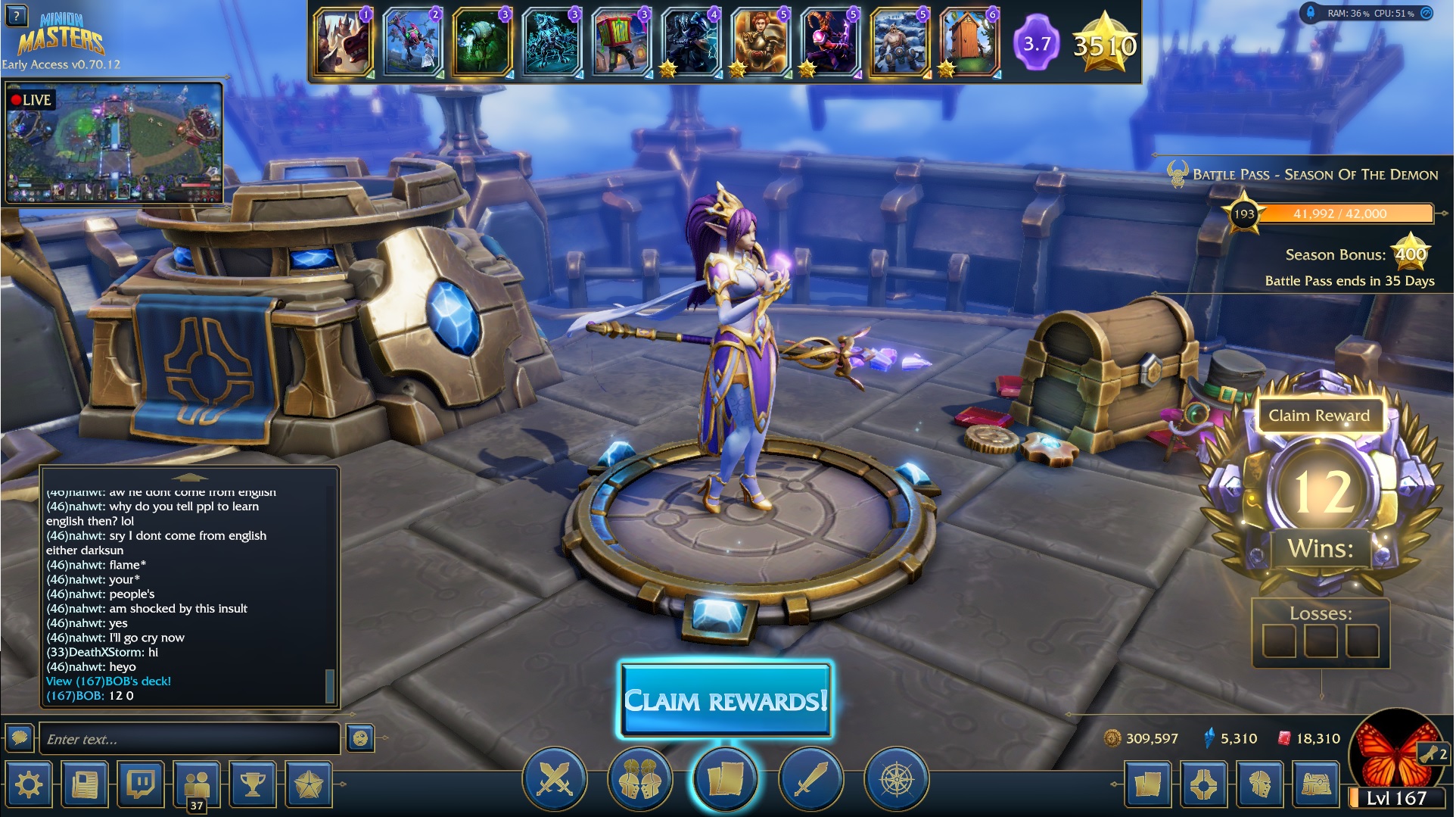
Task: Select the crossed swords battle mode
Action: (x=555, y=779)
